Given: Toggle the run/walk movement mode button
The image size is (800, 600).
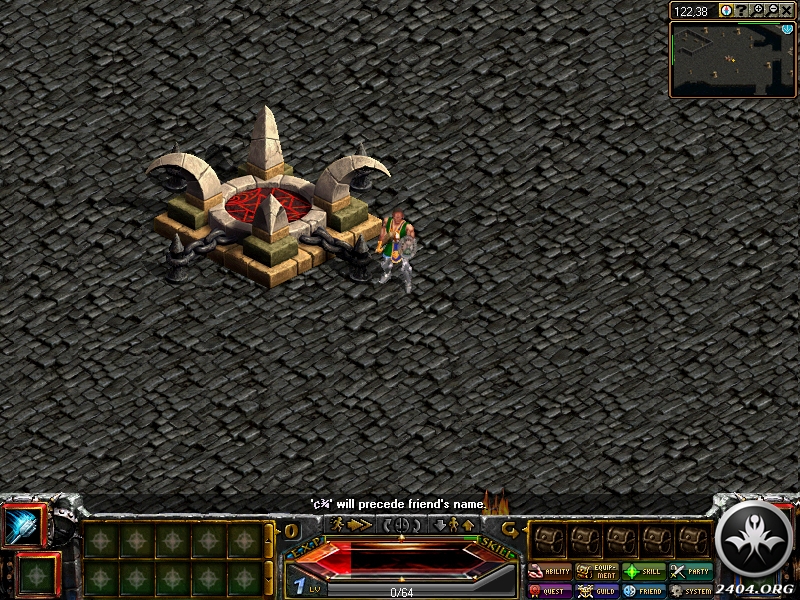Looking at the screenshot, I should (x=349, y=524).
